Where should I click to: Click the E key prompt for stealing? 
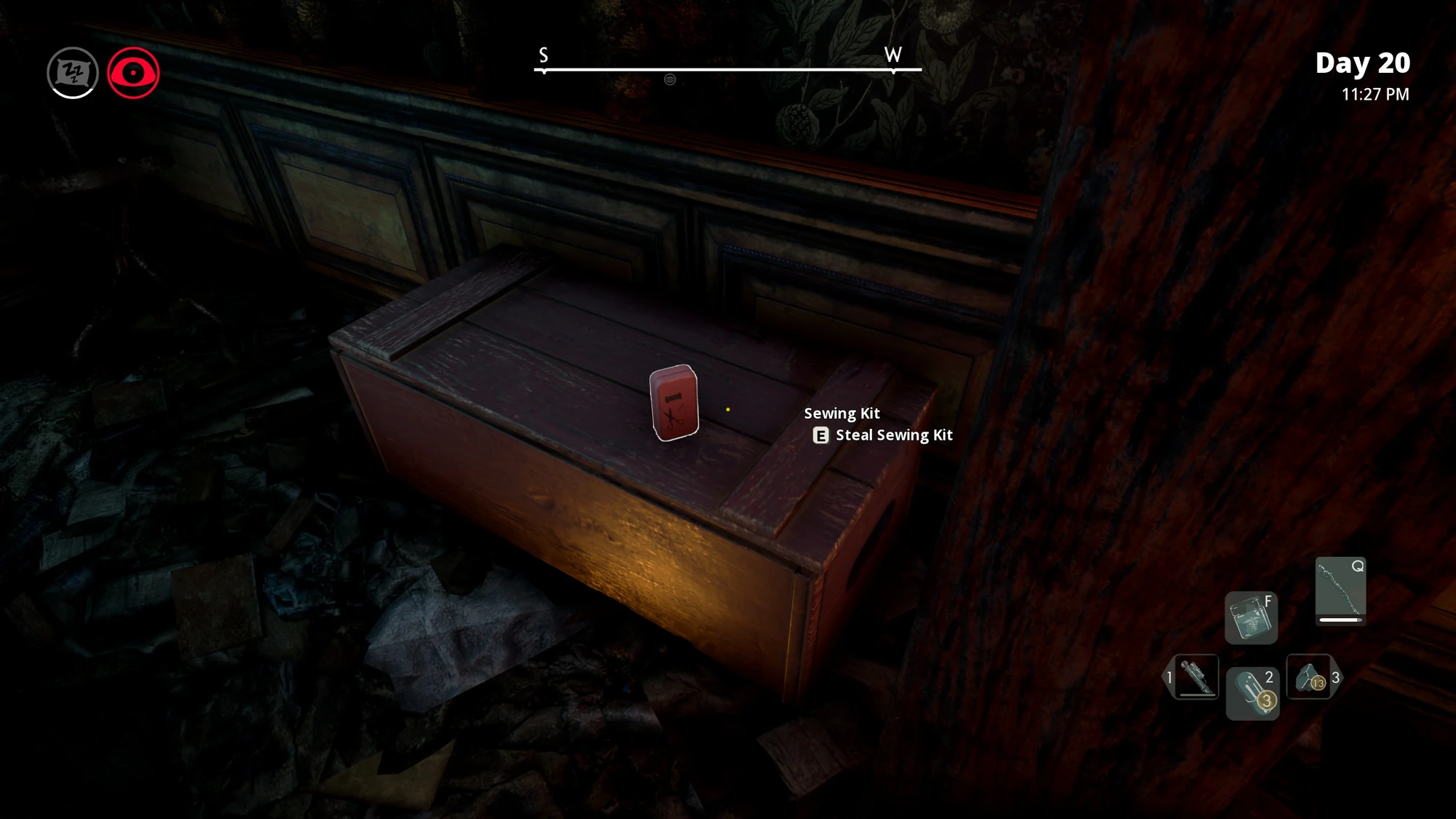pyautogui.click(x=821, y=435)
